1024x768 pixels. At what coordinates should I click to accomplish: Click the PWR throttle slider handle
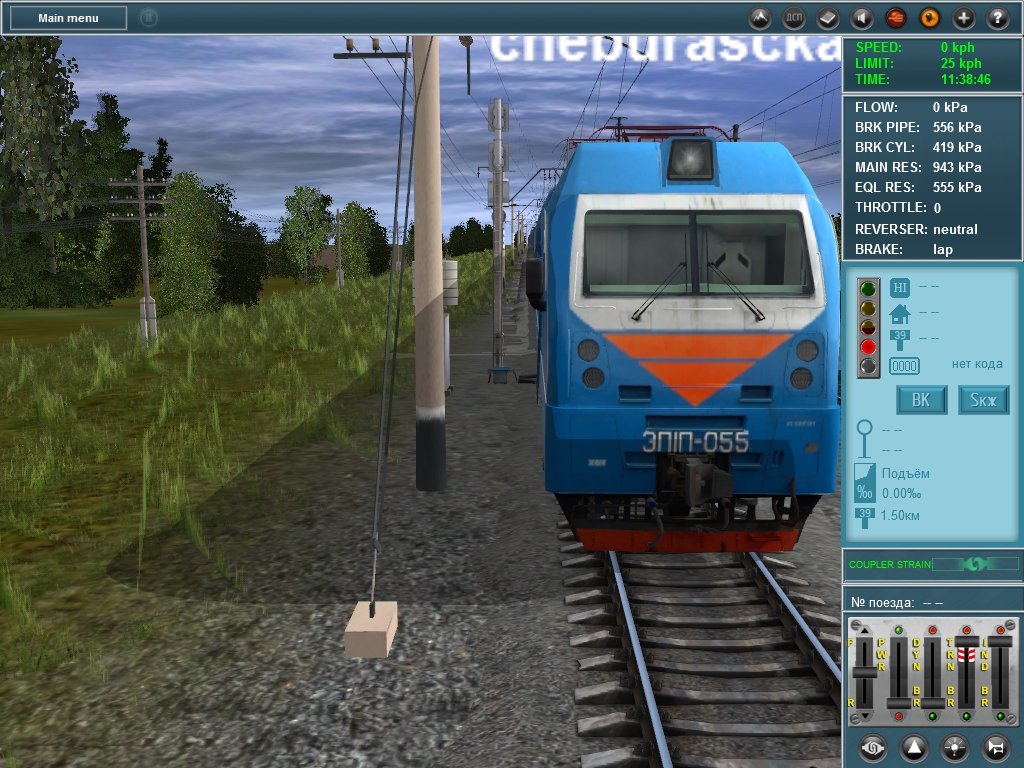point(898,703)
